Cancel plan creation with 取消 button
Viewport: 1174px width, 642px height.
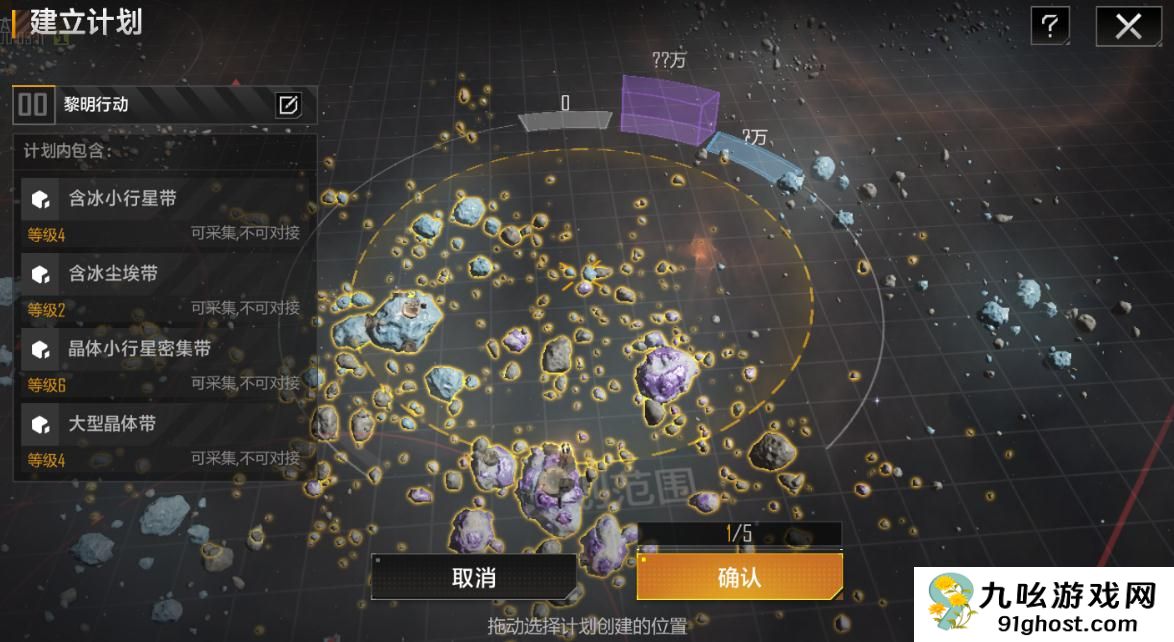473,577
